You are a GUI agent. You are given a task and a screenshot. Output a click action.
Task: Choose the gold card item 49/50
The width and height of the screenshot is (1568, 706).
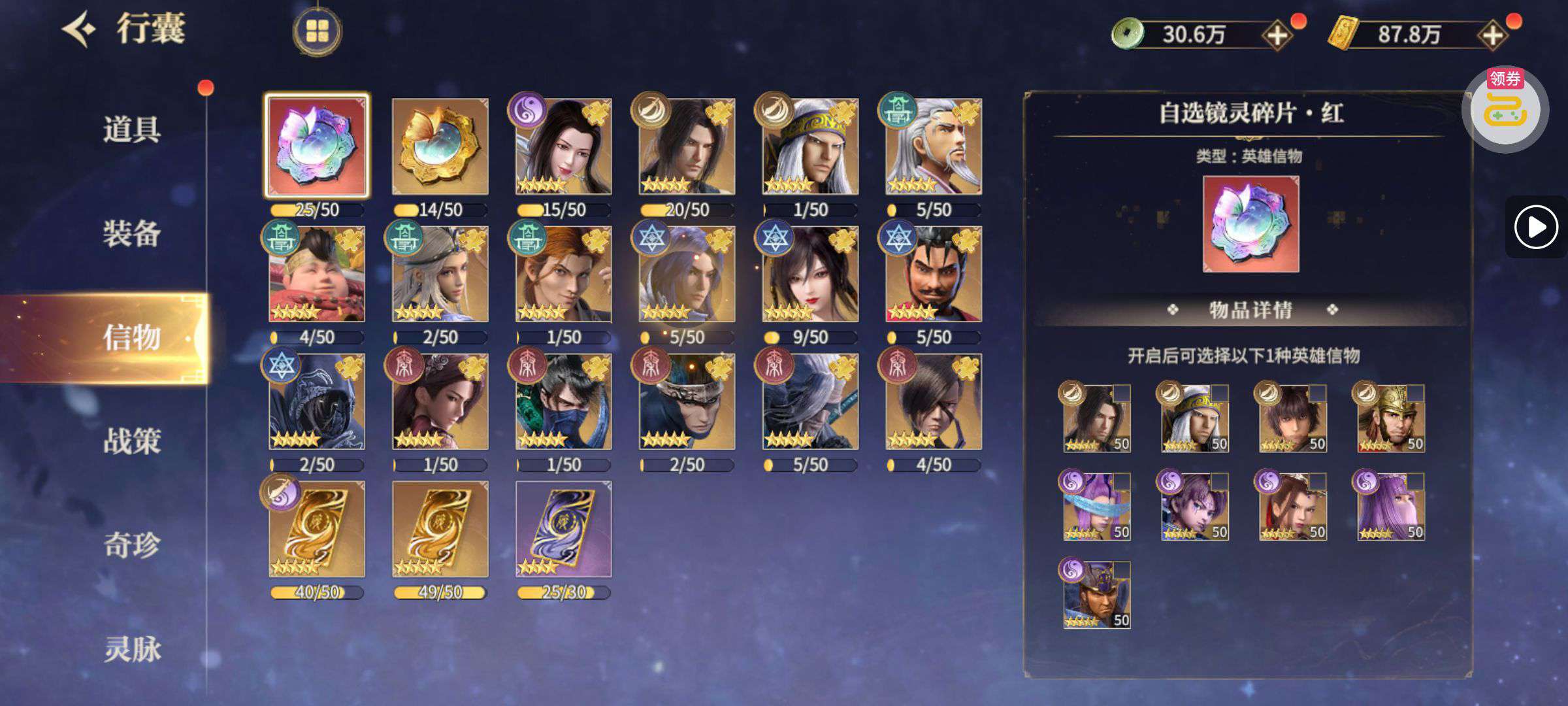(x=440, y=529)
